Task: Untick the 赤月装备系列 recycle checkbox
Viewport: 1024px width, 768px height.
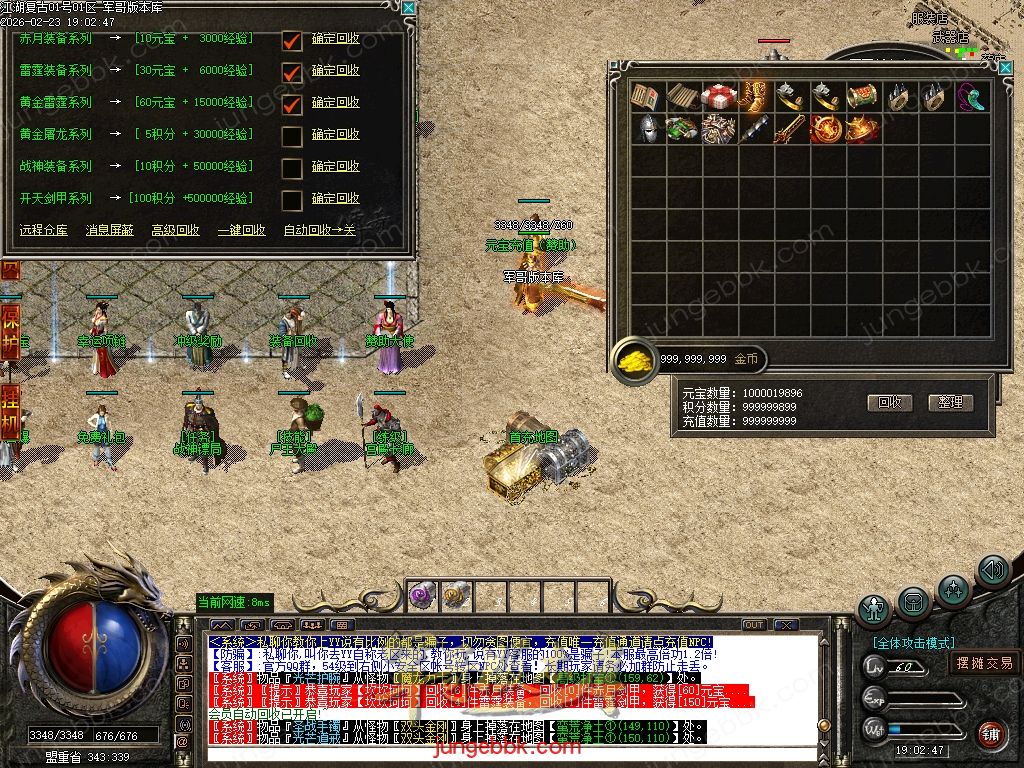Action: pyautogui.click(x=292, y=41)
